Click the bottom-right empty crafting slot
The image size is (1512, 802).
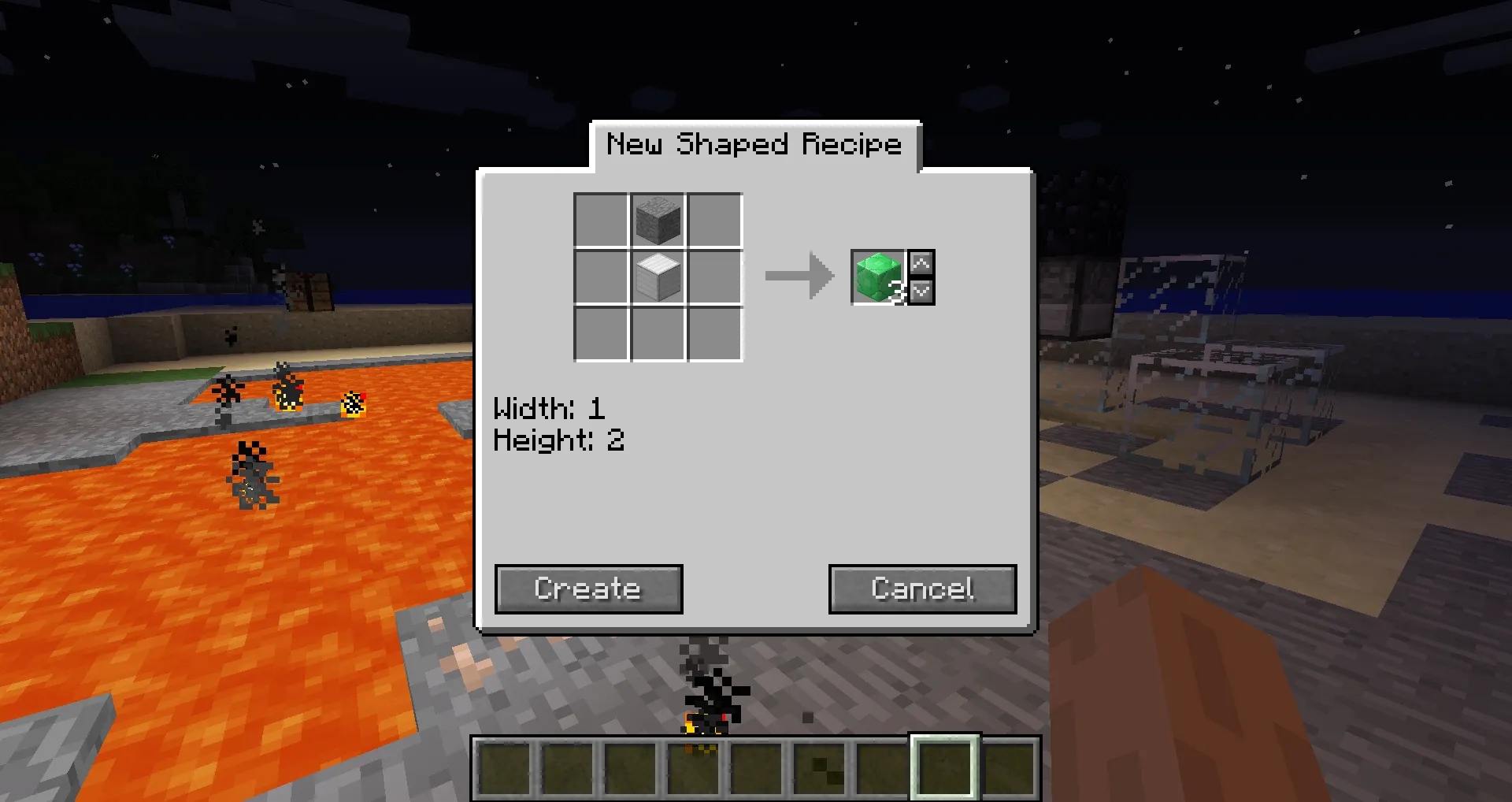715,334
